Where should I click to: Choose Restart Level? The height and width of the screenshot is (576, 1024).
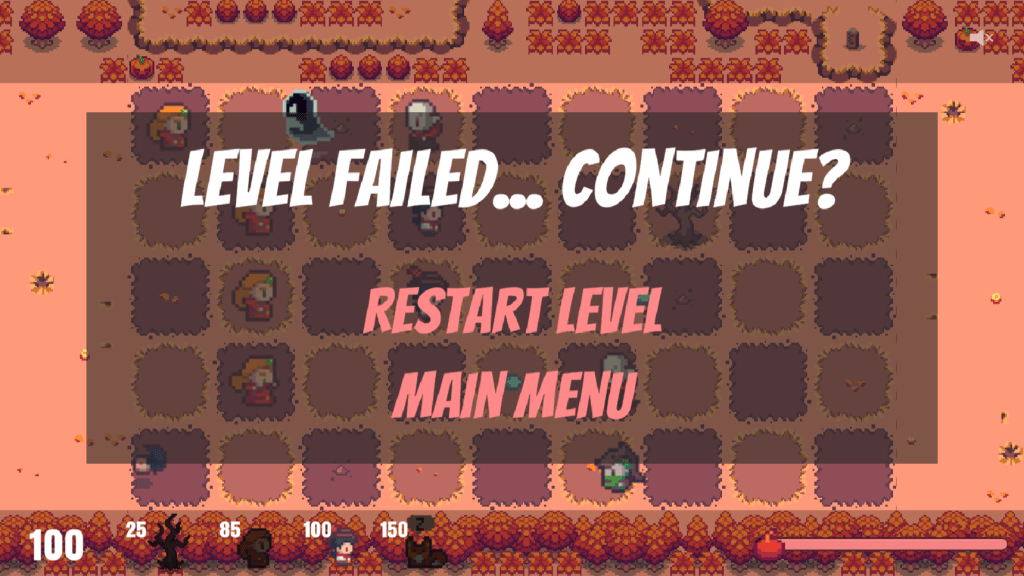[x=512, y=313]
